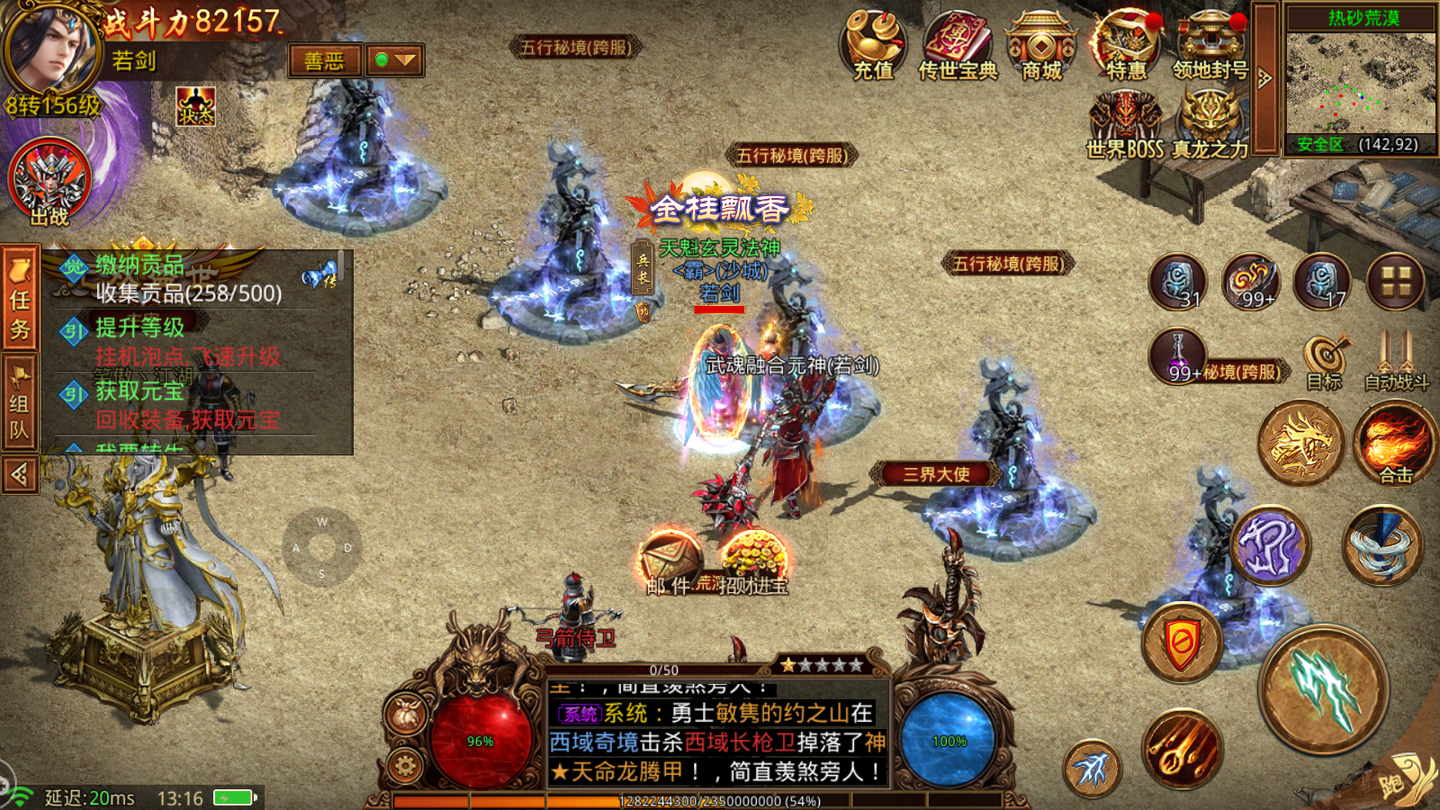Switch to the 任务 quest tab
This screenshot has width=1440, height=810.
pos(20,298)
